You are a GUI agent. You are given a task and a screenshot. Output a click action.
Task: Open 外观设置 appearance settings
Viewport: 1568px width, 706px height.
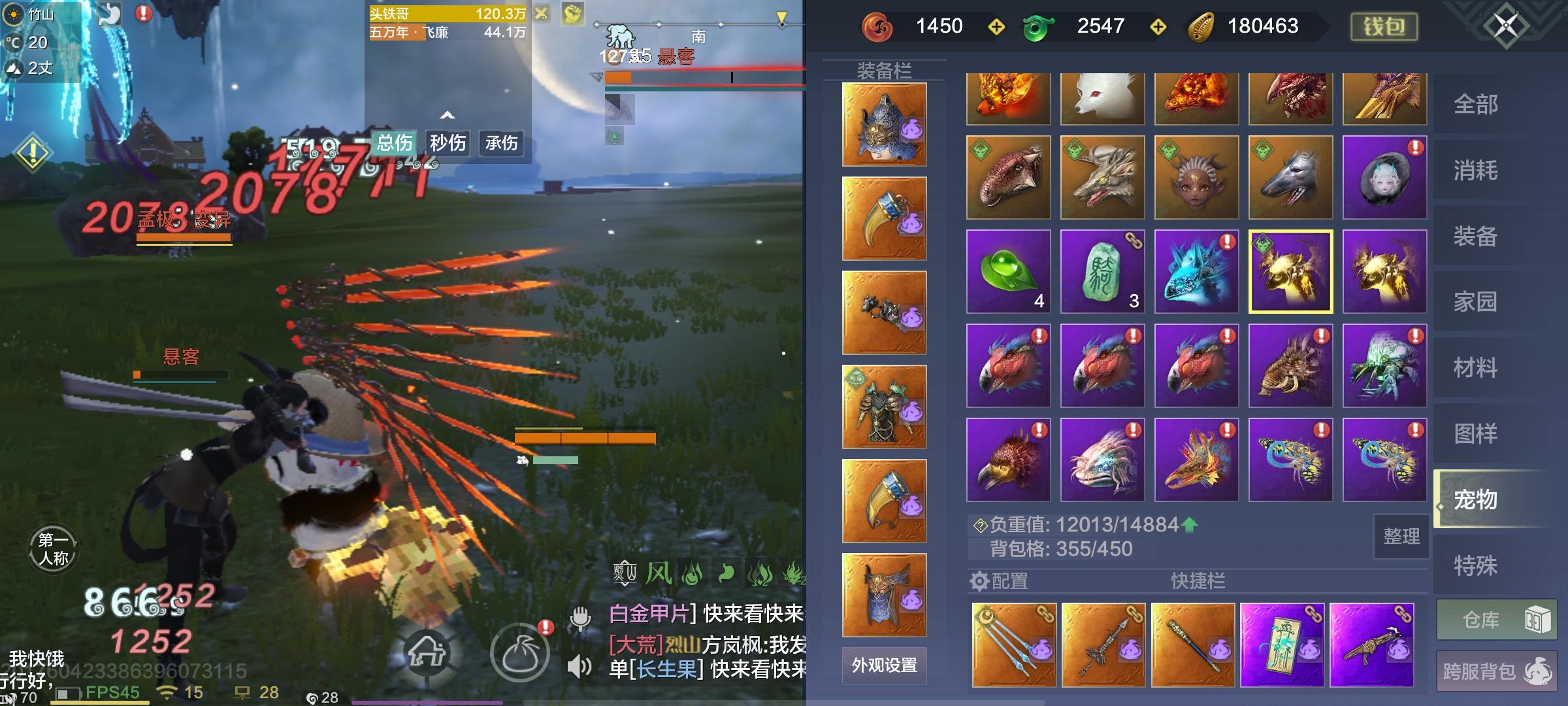click(885, 665)
